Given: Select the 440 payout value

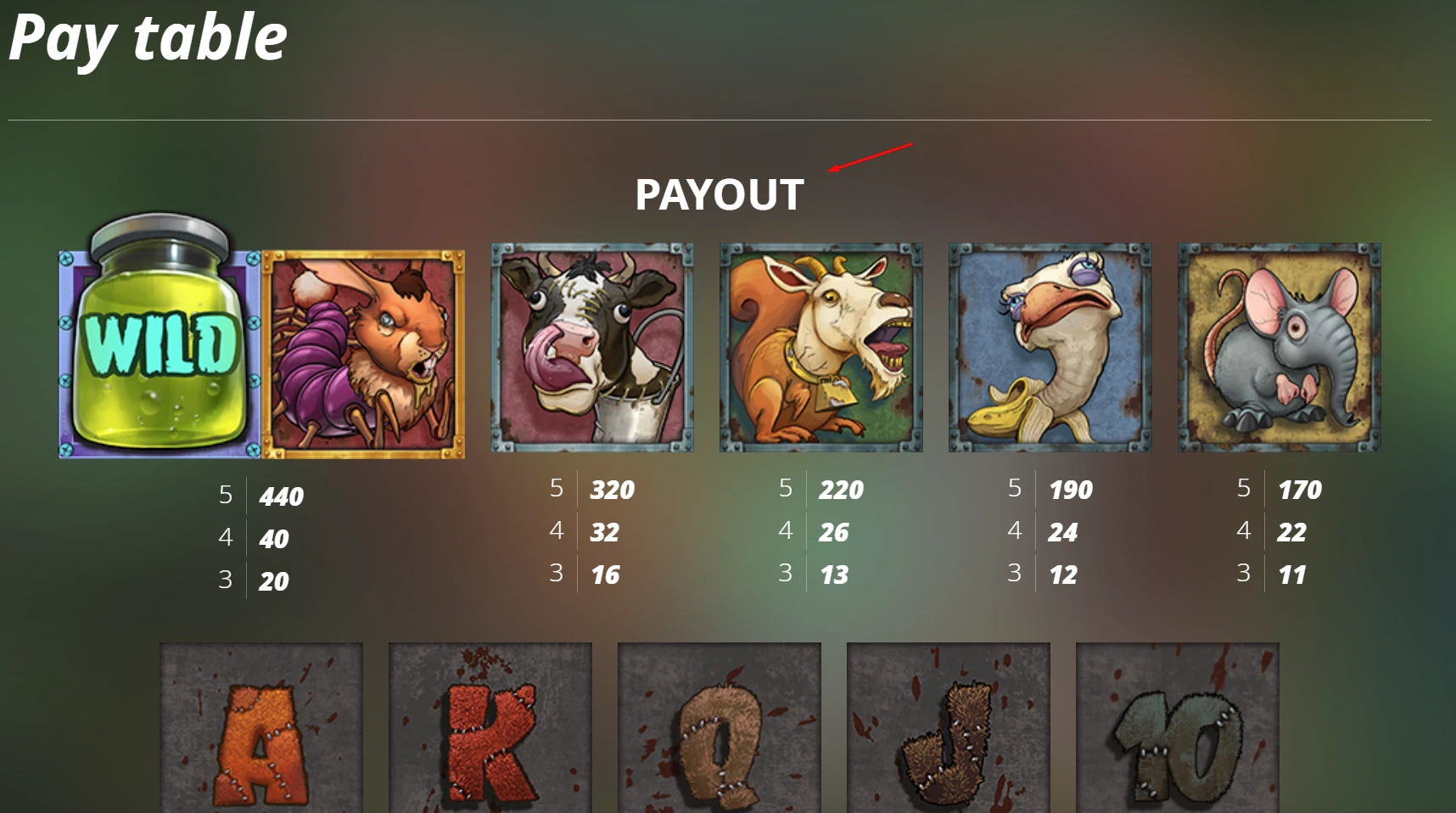Looking at the screenshot, I should pos(280,497).
